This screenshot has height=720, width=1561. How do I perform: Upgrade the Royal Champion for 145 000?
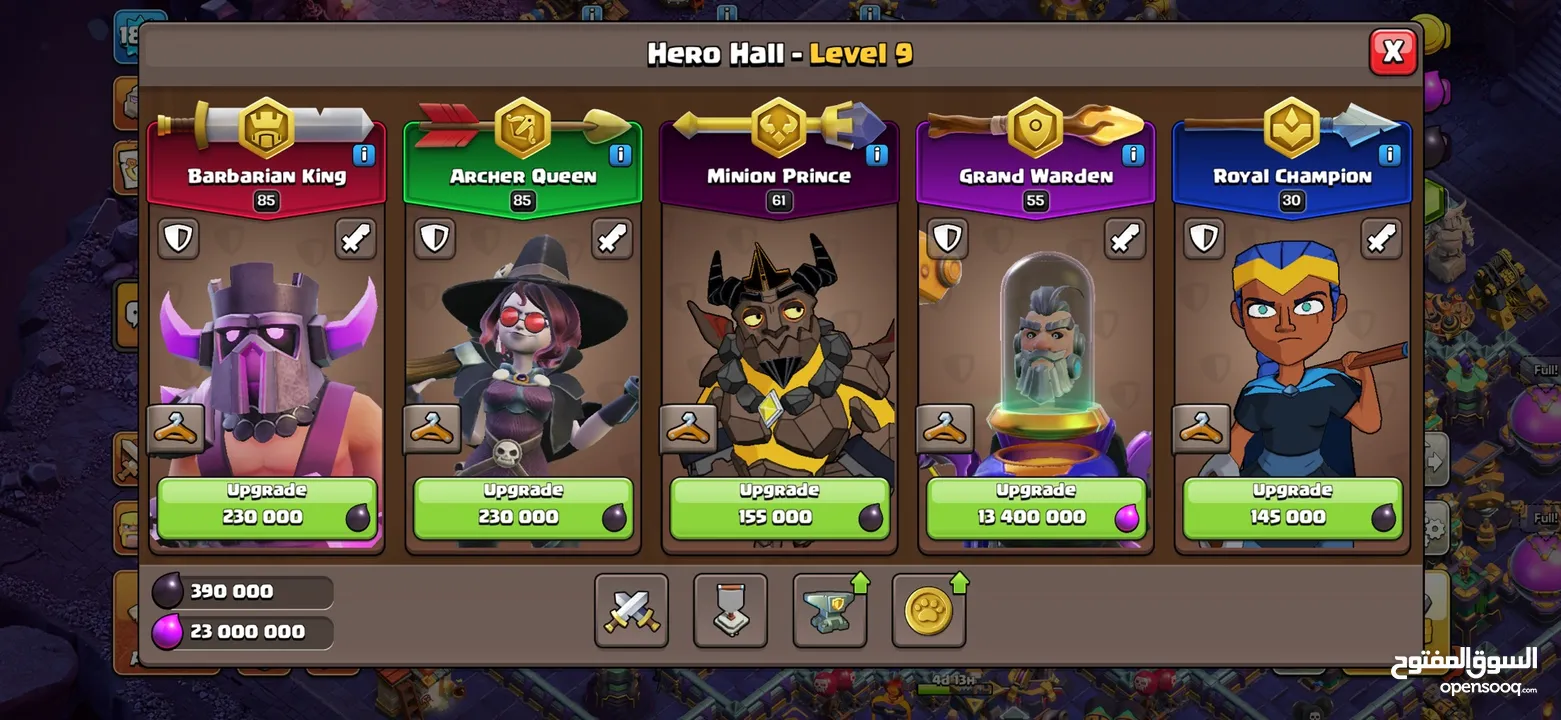(x=1291, y=508)
